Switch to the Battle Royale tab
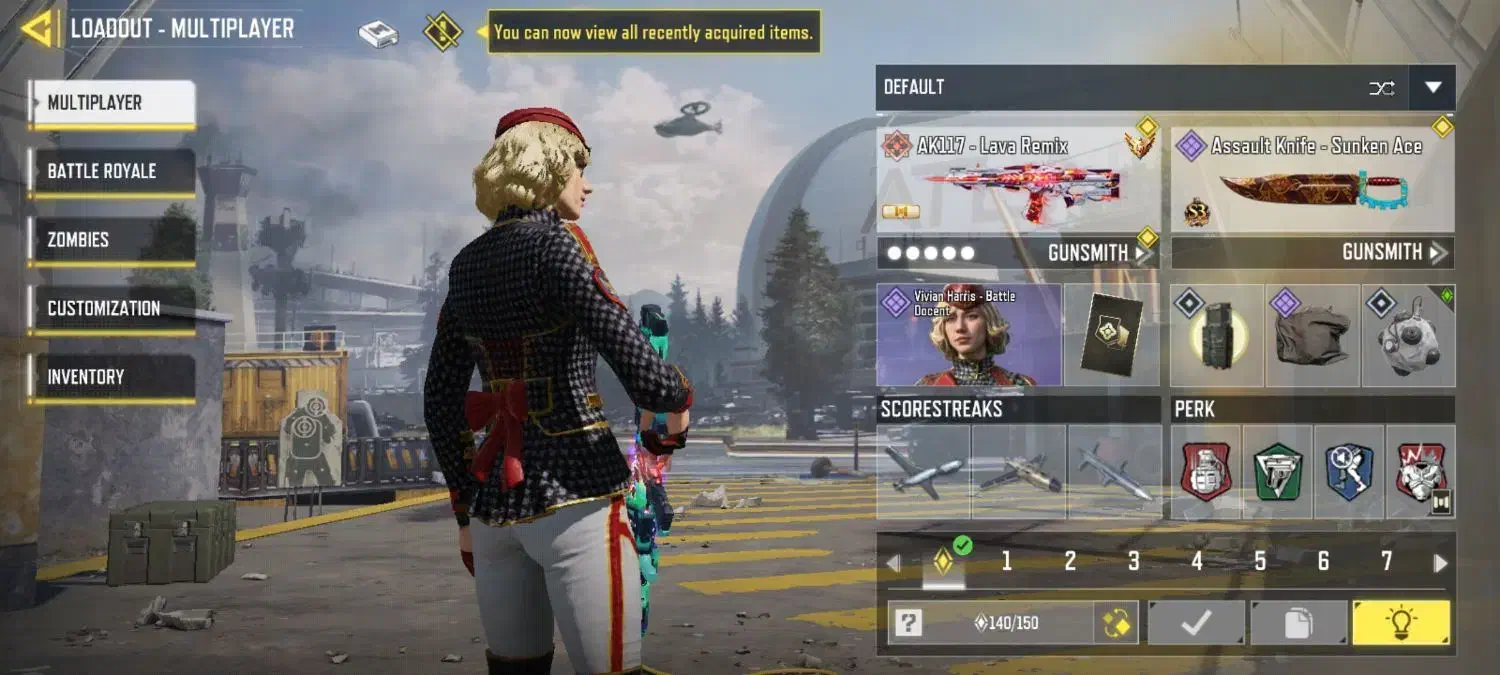 pyautogui.click(x=112, y=171)
